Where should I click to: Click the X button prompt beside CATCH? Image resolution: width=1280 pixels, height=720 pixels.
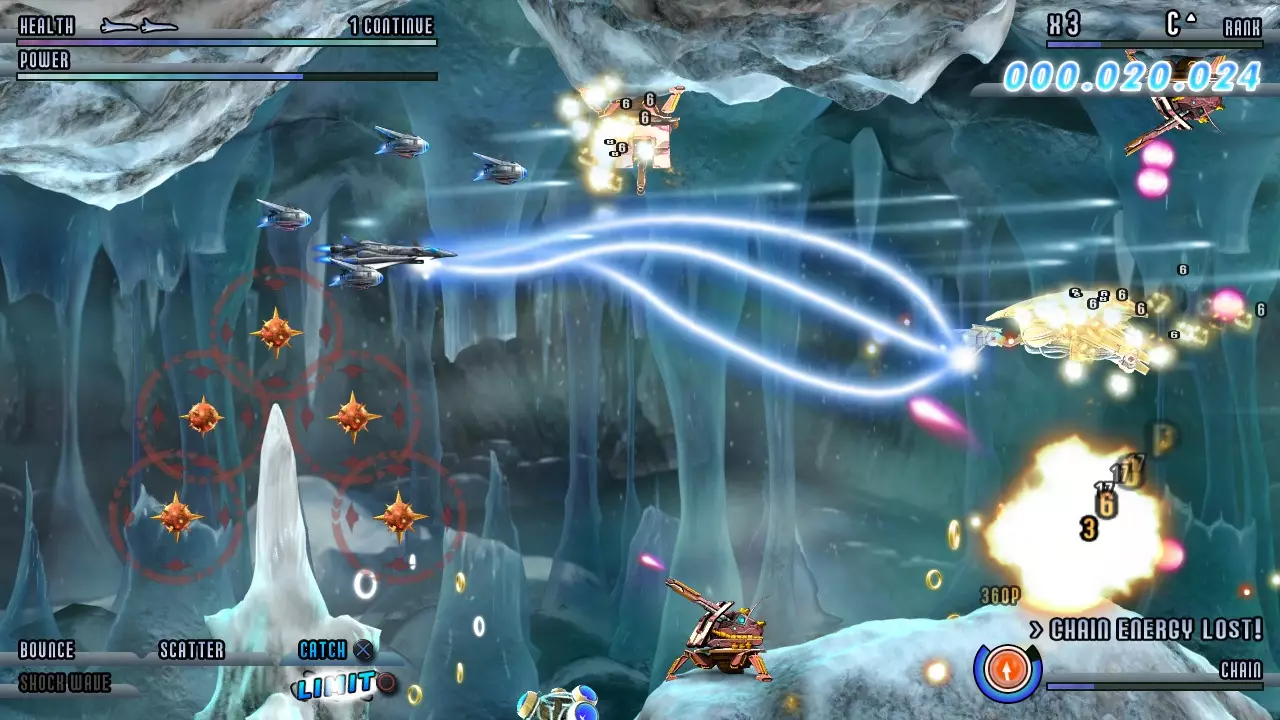click(x=363, y=650)
